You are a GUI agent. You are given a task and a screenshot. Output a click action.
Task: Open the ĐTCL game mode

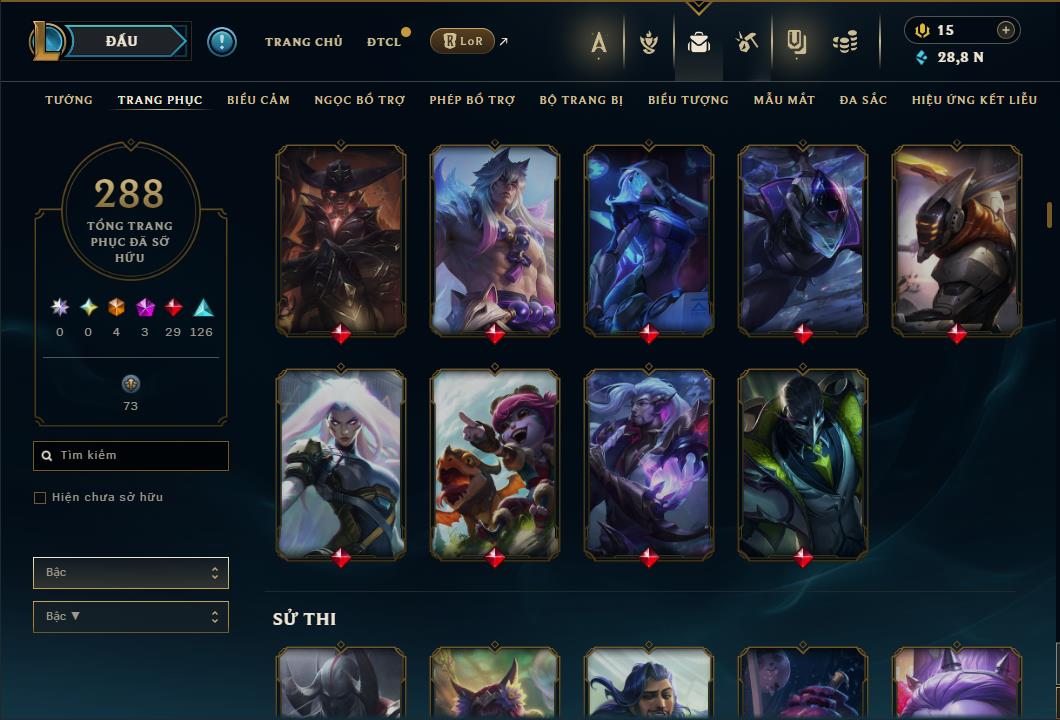click(x=384, y=42)
